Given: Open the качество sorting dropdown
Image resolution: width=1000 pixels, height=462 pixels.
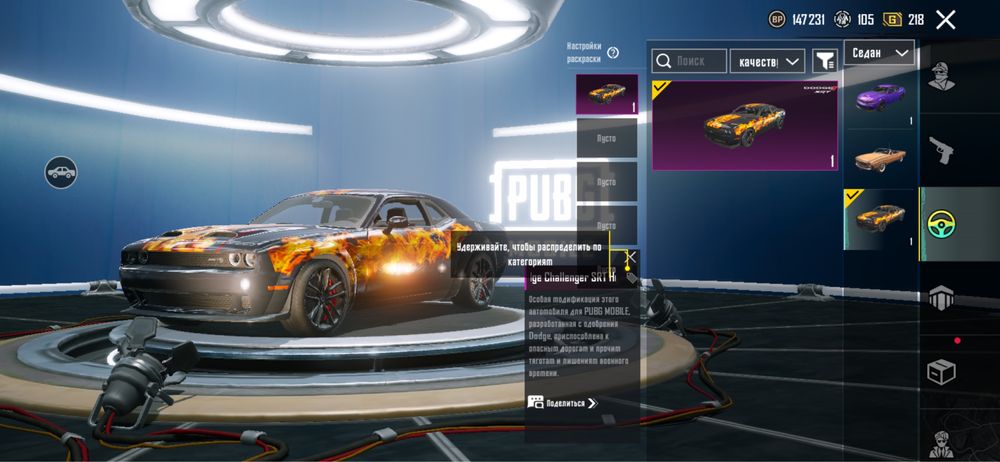Looking at the screenshot, I should pyautogui.click(x=767, y=62).
